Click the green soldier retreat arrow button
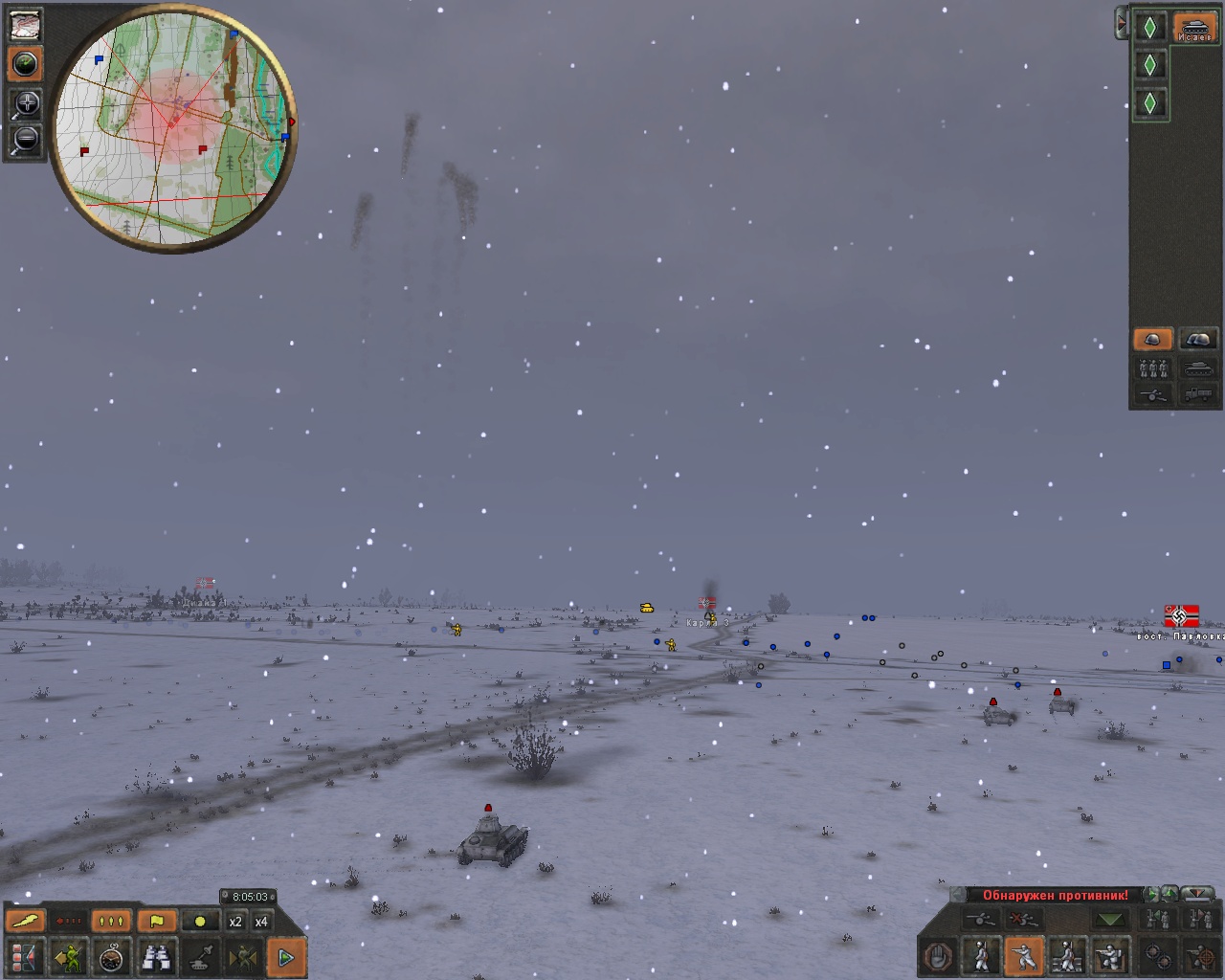The image size is (1225, 980). coord(69,956)
